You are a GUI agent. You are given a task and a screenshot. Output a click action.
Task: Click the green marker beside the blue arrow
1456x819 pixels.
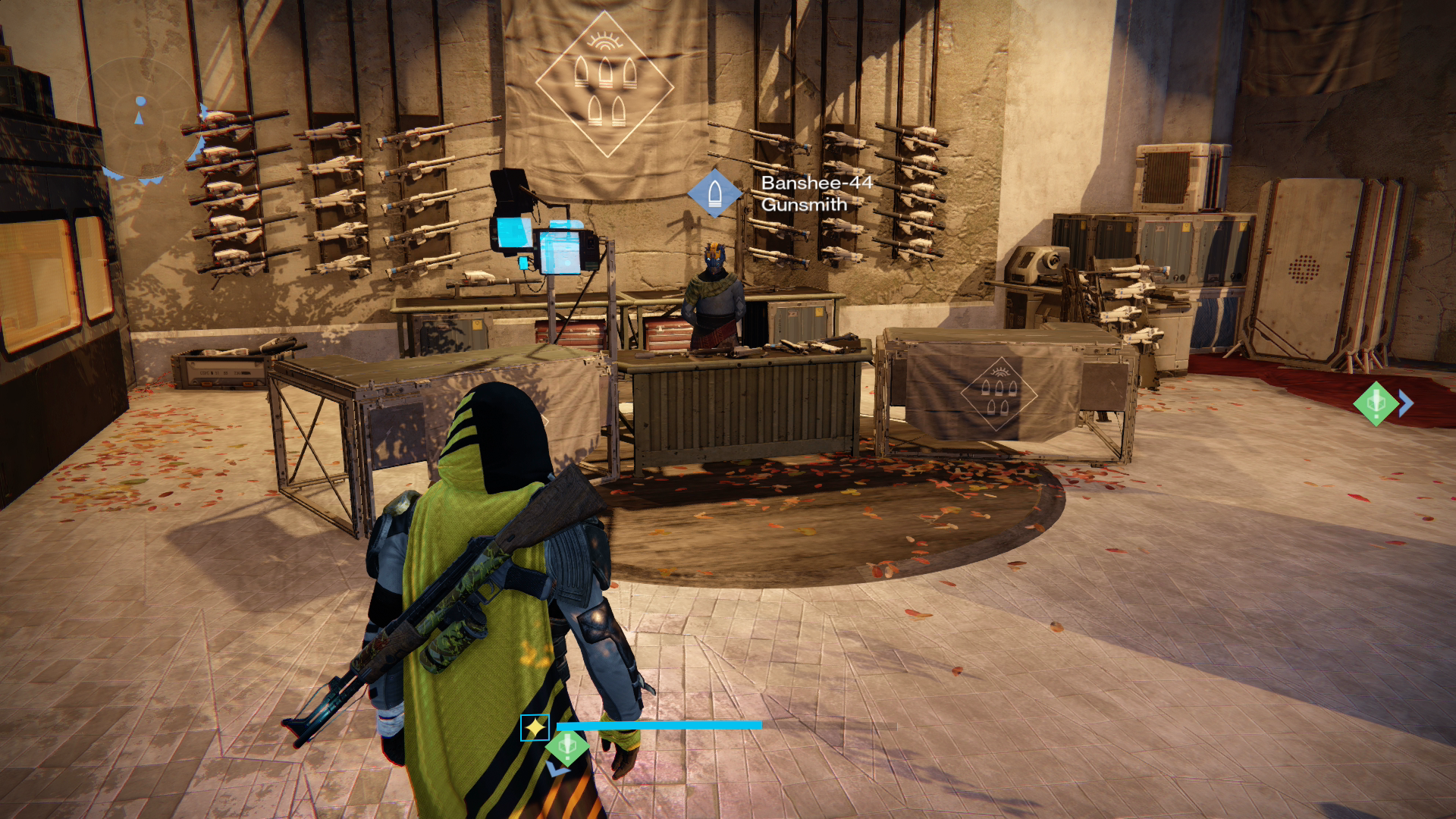1376,403
